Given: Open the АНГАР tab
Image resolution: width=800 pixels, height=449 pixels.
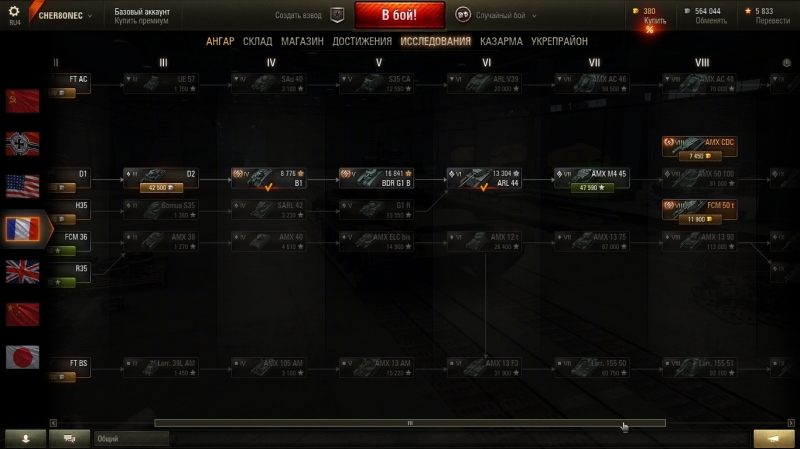Looking at the screenshot, I should point(220,41).
